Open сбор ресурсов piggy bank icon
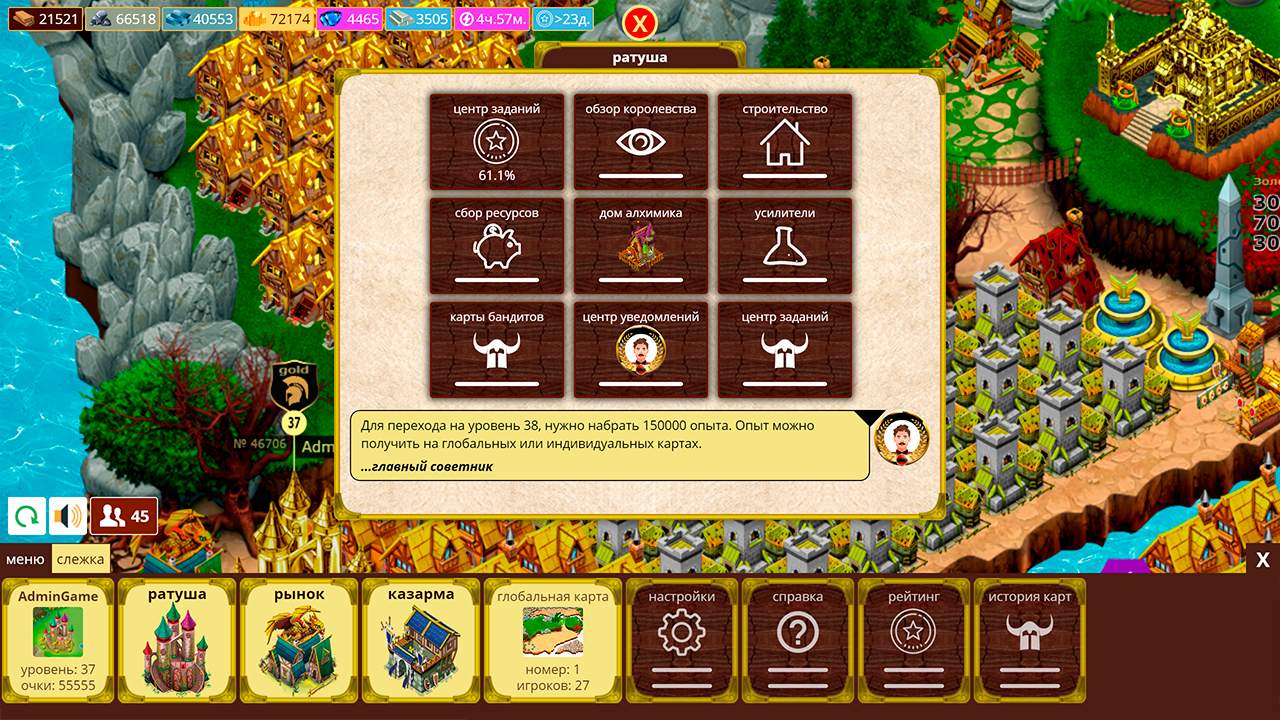Screen dimensions: 1280x720 (497, 245)
